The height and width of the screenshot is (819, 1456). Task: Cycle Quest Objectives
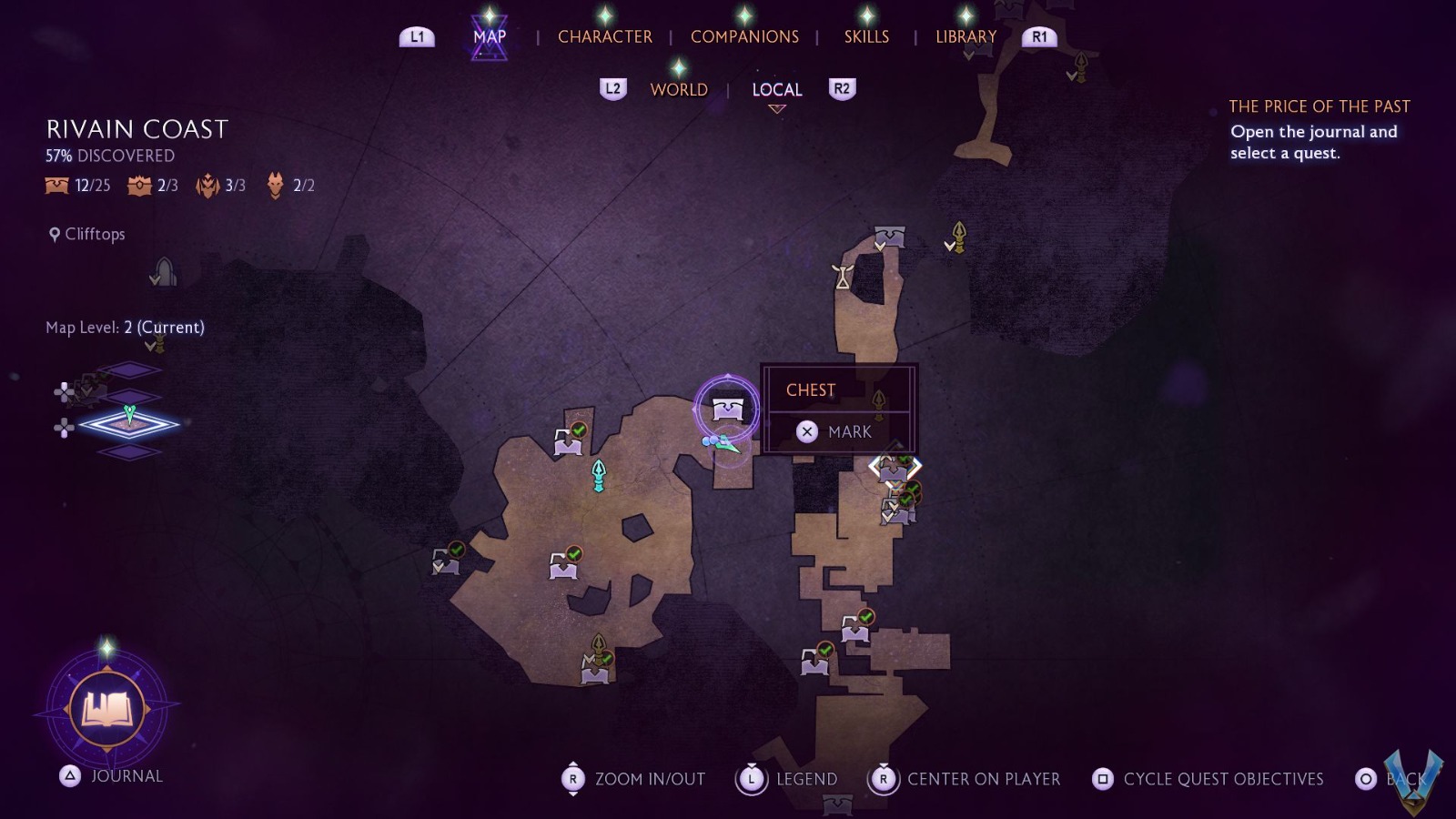coord(1208,779)
